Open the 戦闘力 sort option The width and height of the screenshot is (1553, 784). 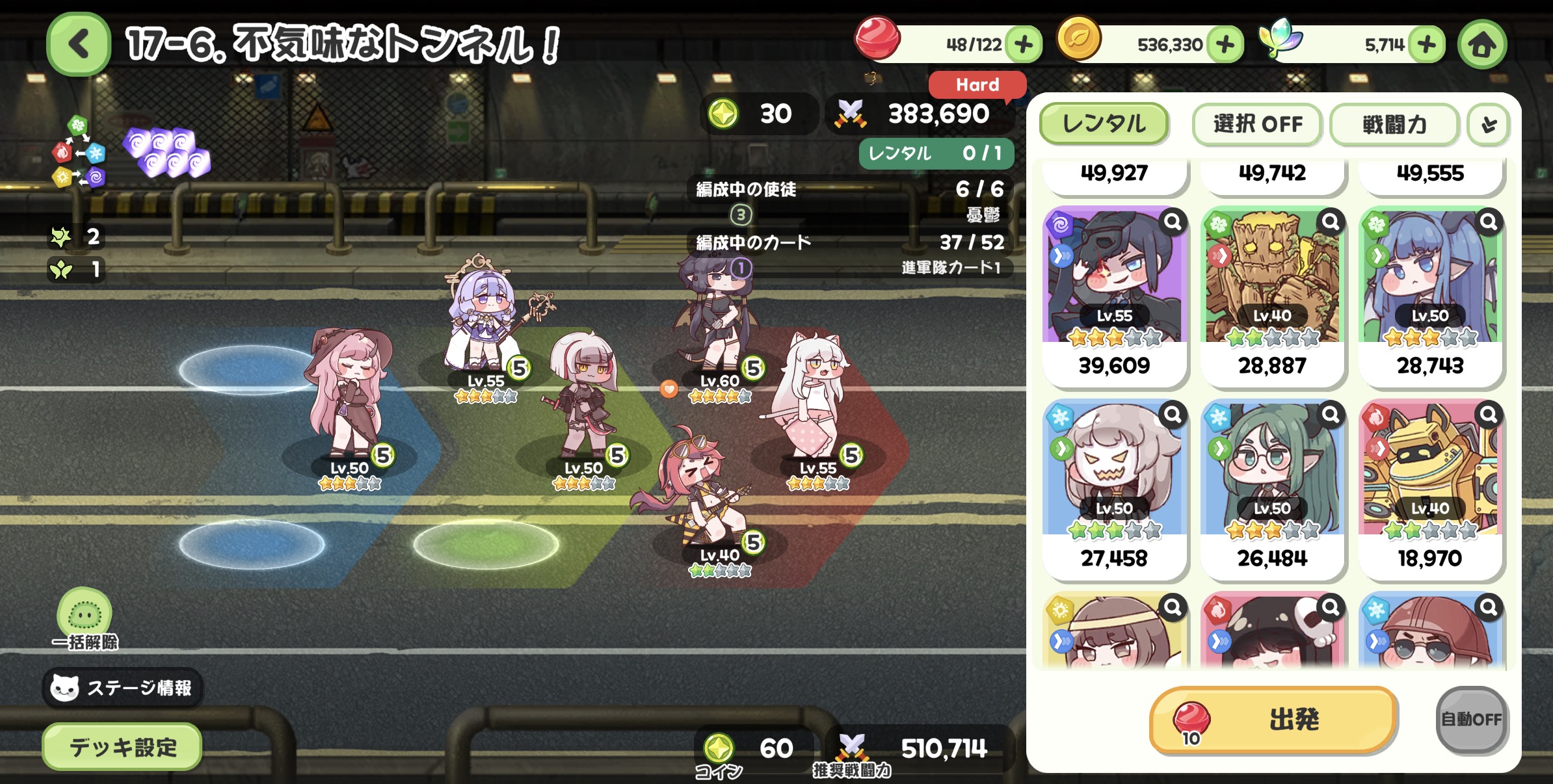[x=1394, y=124]
